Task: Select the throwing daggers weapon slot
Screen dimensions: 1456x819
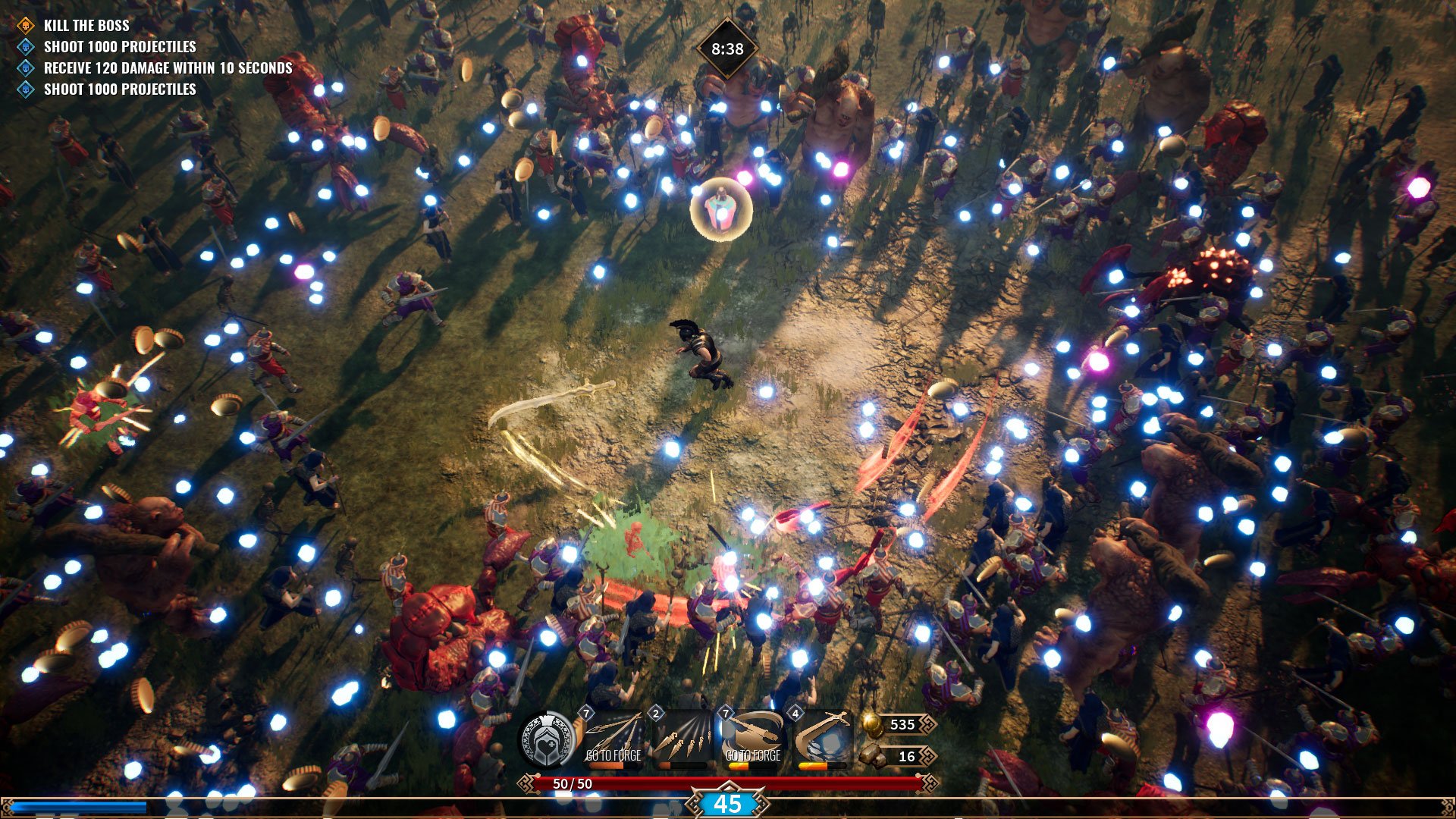Action: [683, 739]
